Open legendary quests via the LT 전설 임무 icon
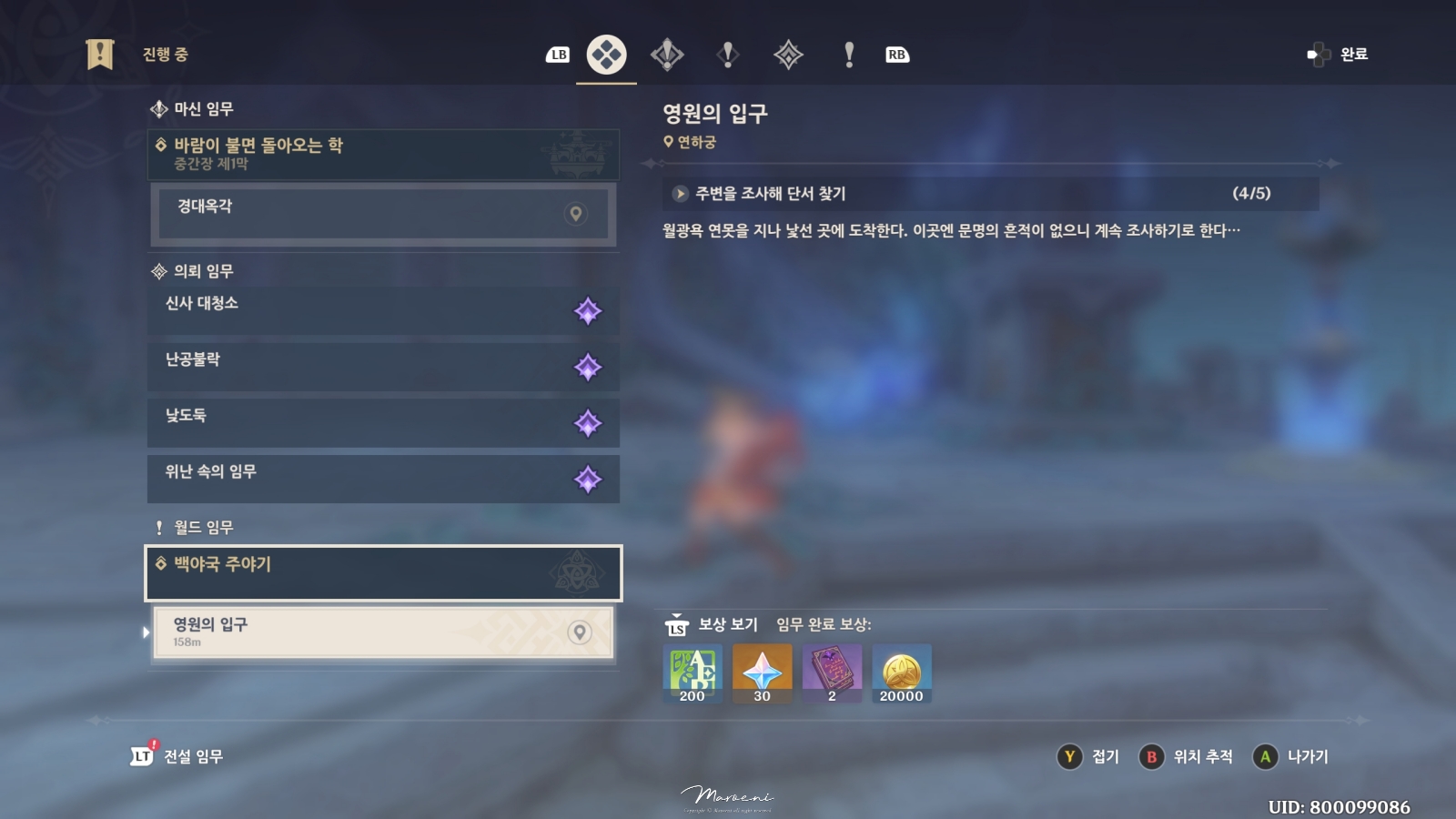 tap(141, 755)
